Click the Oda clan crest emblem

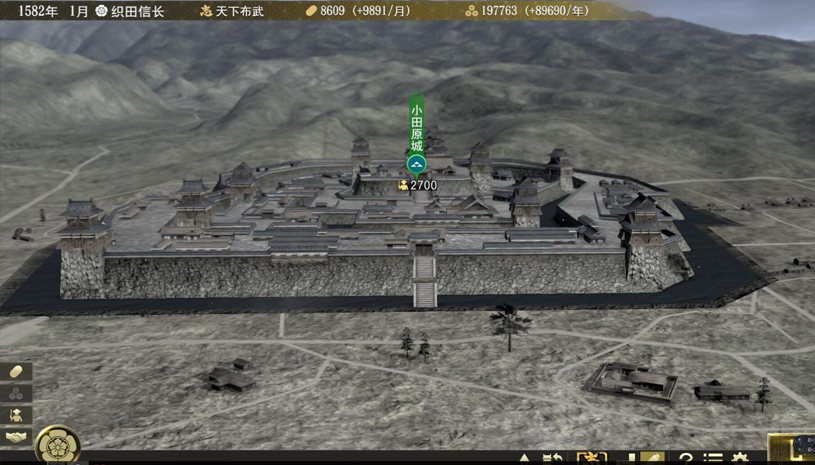pos(57,445)
